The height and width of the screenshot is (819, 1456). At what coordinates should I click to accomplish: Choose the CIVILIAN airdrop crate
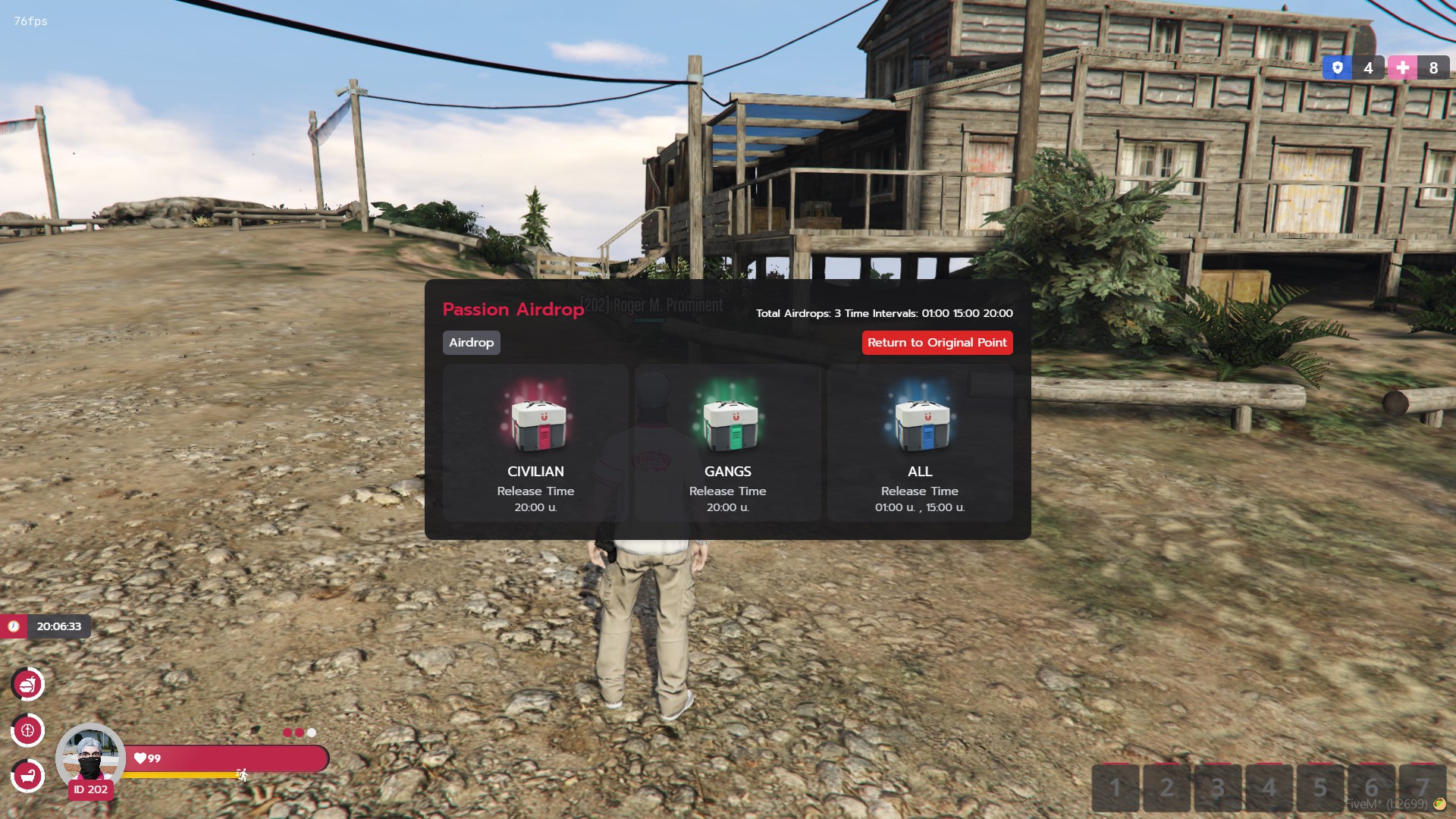pos(535,443)
